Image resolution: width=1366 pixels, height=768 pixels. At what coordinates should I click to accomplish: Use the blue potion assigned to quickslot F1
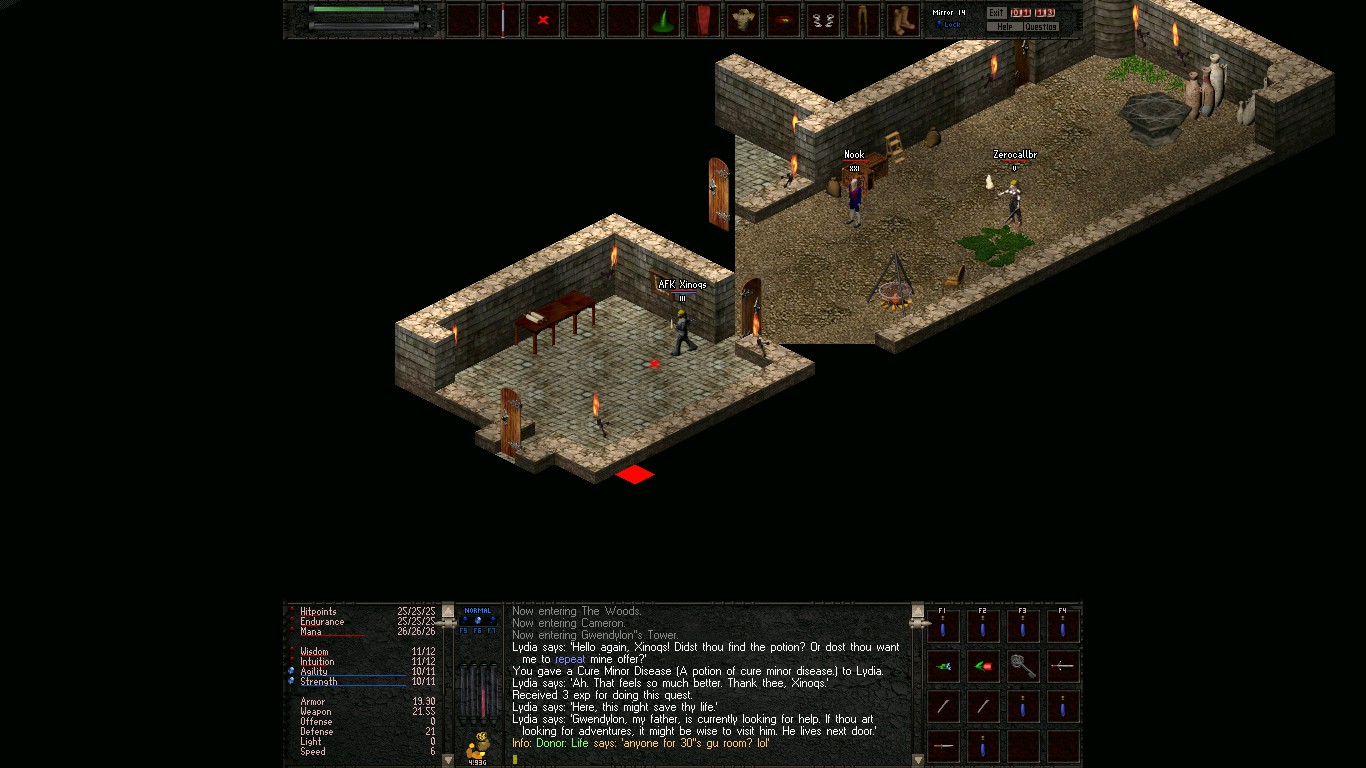point(942,627)
